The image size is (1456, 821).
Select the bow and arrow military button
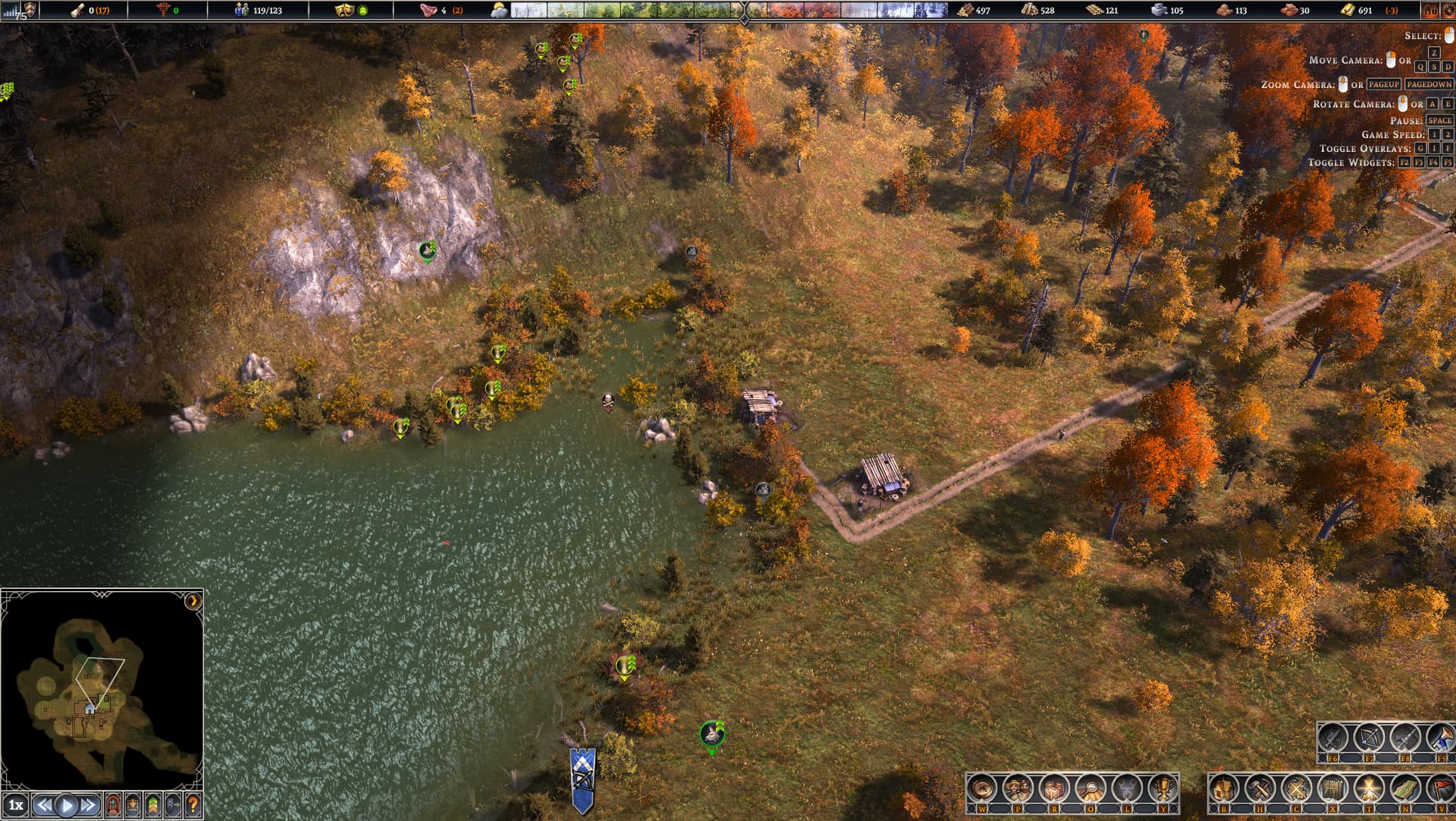tap(1369, 738)
